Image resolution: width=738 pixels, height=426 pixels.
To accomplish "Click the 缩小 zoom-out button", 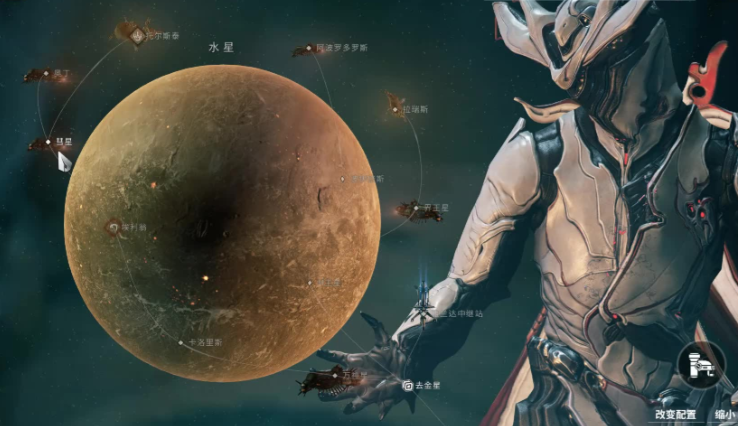I will (725, 414).
